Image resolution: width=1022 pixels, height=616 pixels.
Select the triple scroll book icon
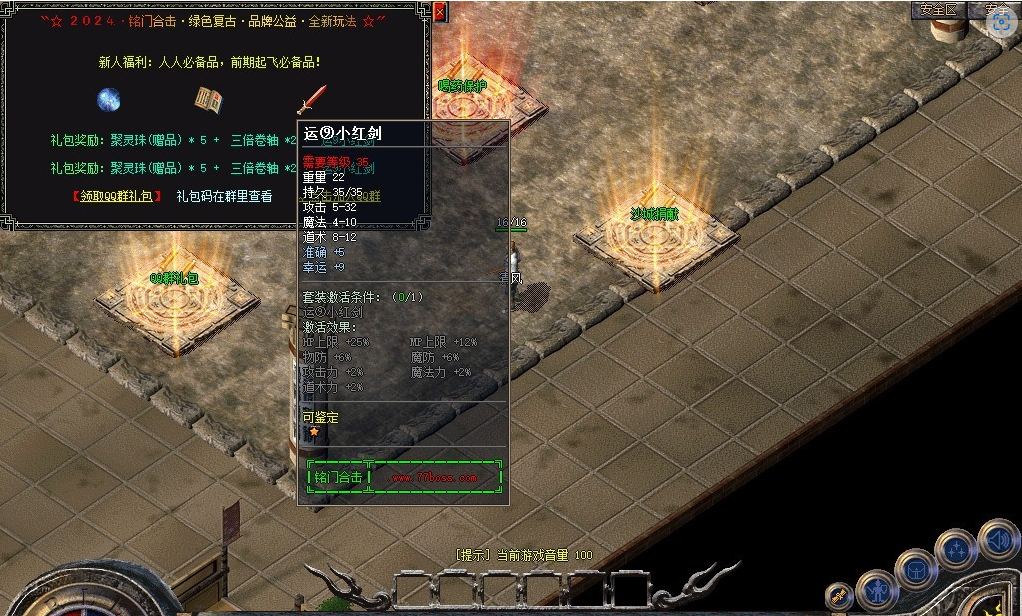tap(208, 100)
